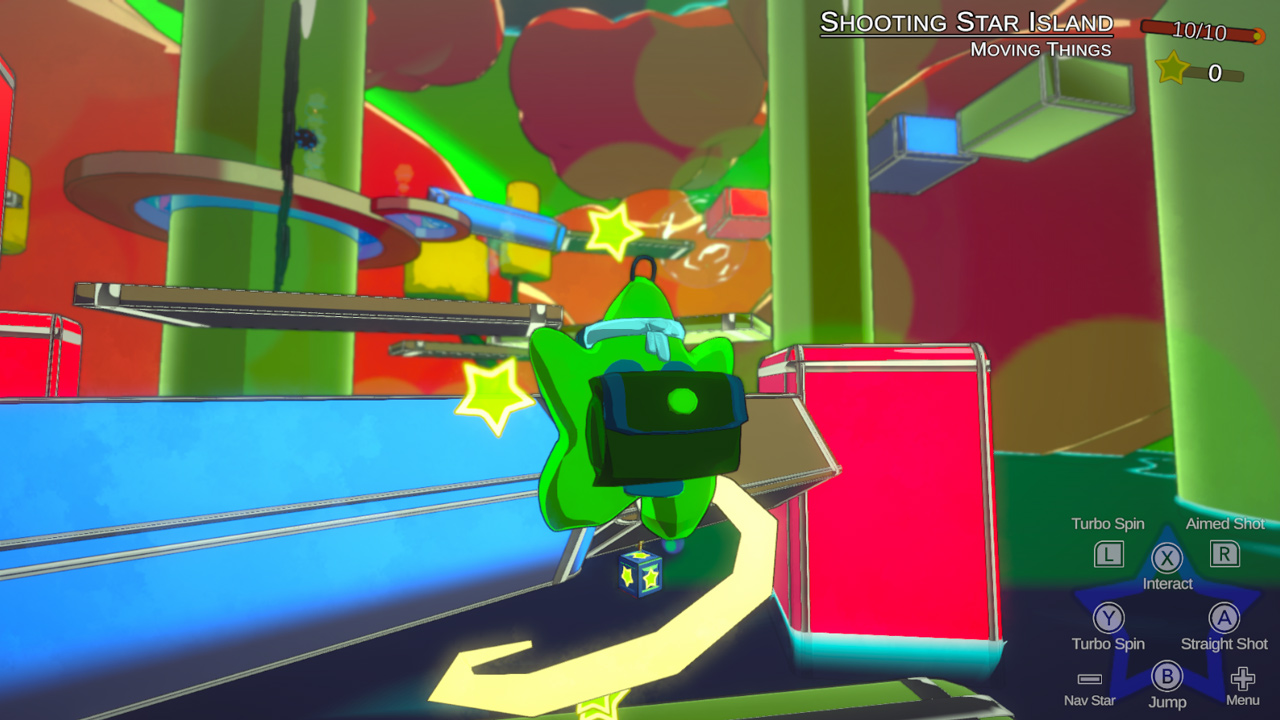The height and width of the screenshot is (720, 1280).
Task: Click the plus button Menu prompt
Action: tap(1242, 675)
